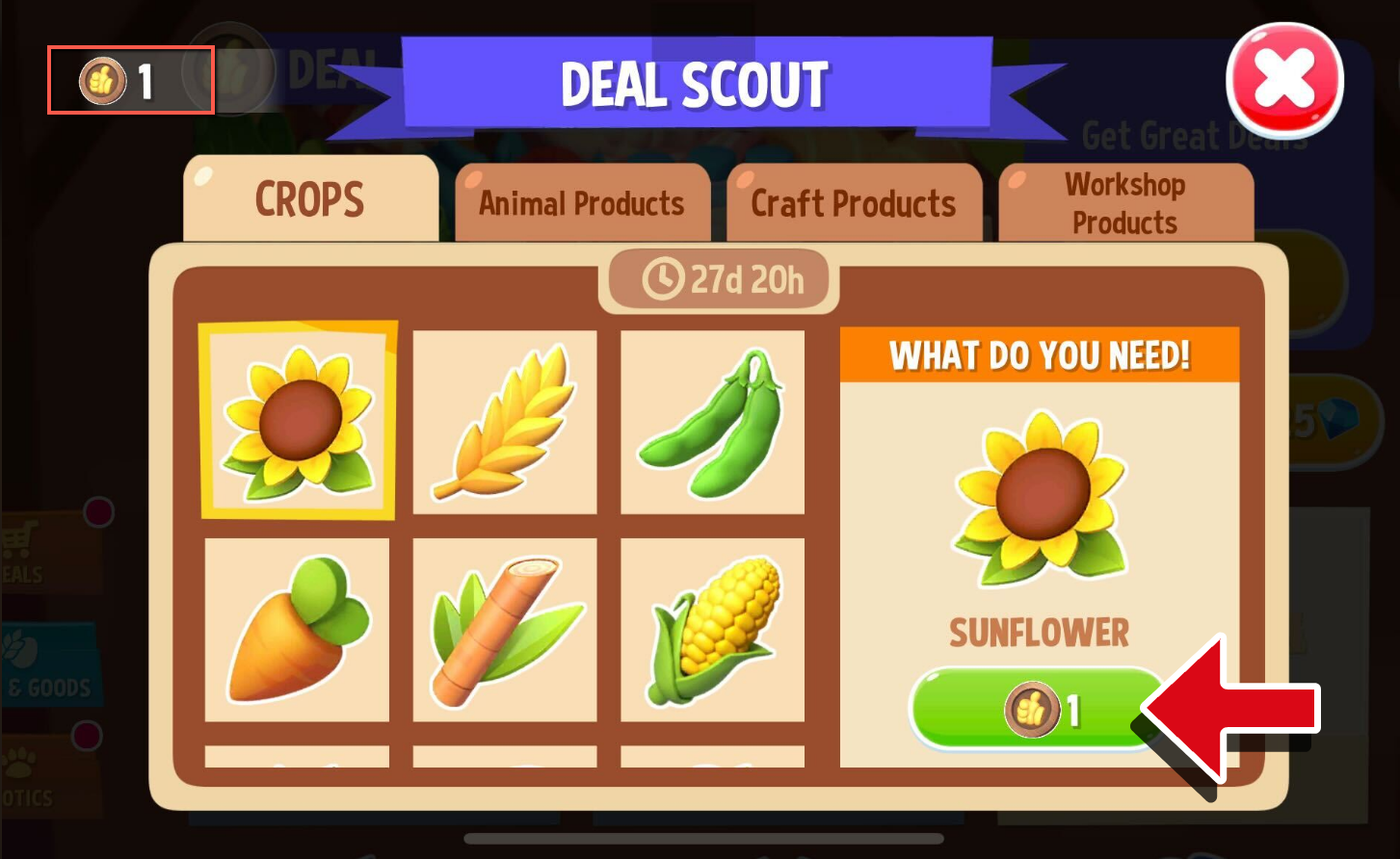Close the Deal Scout window
This screenshot has width=1400, height=859.
point(1284,80)
